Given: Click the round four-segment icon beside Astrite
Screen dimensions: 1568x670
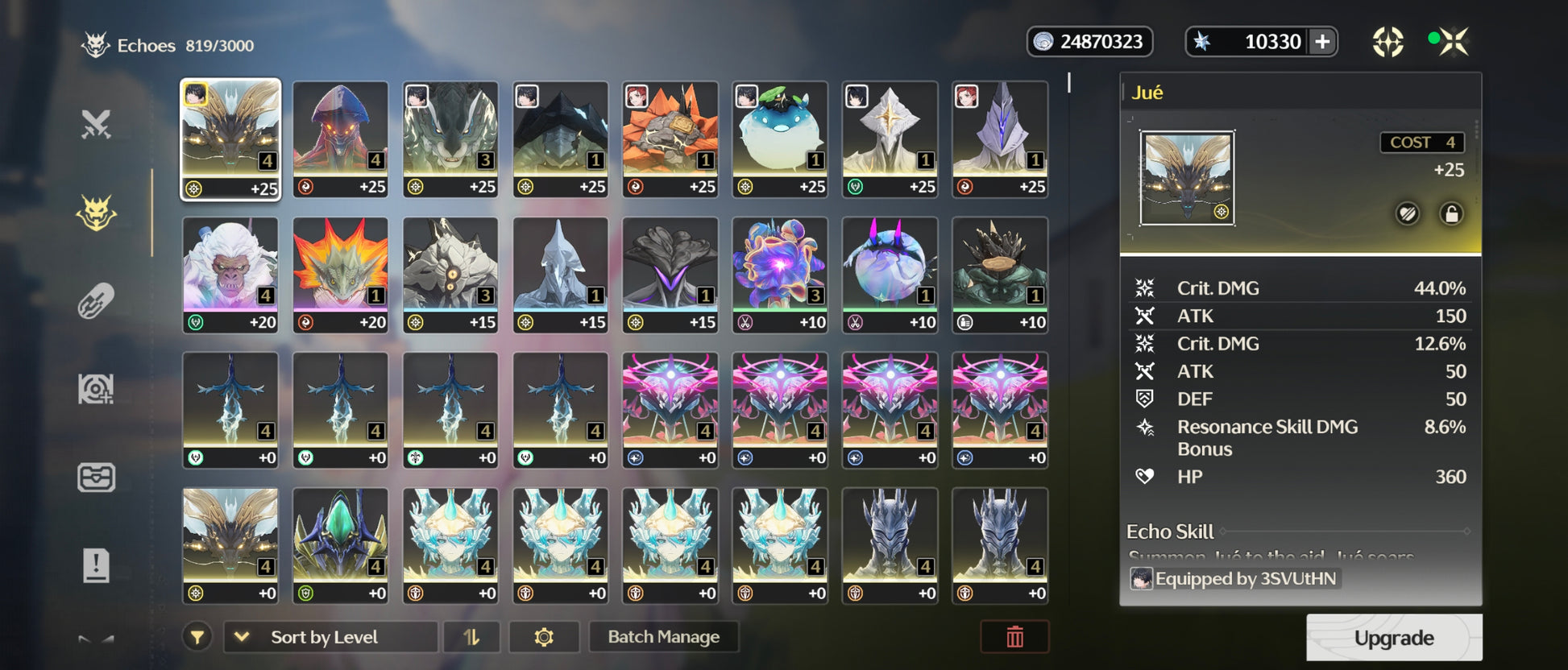Looking at the screenshot, I should click(1388, 42).
